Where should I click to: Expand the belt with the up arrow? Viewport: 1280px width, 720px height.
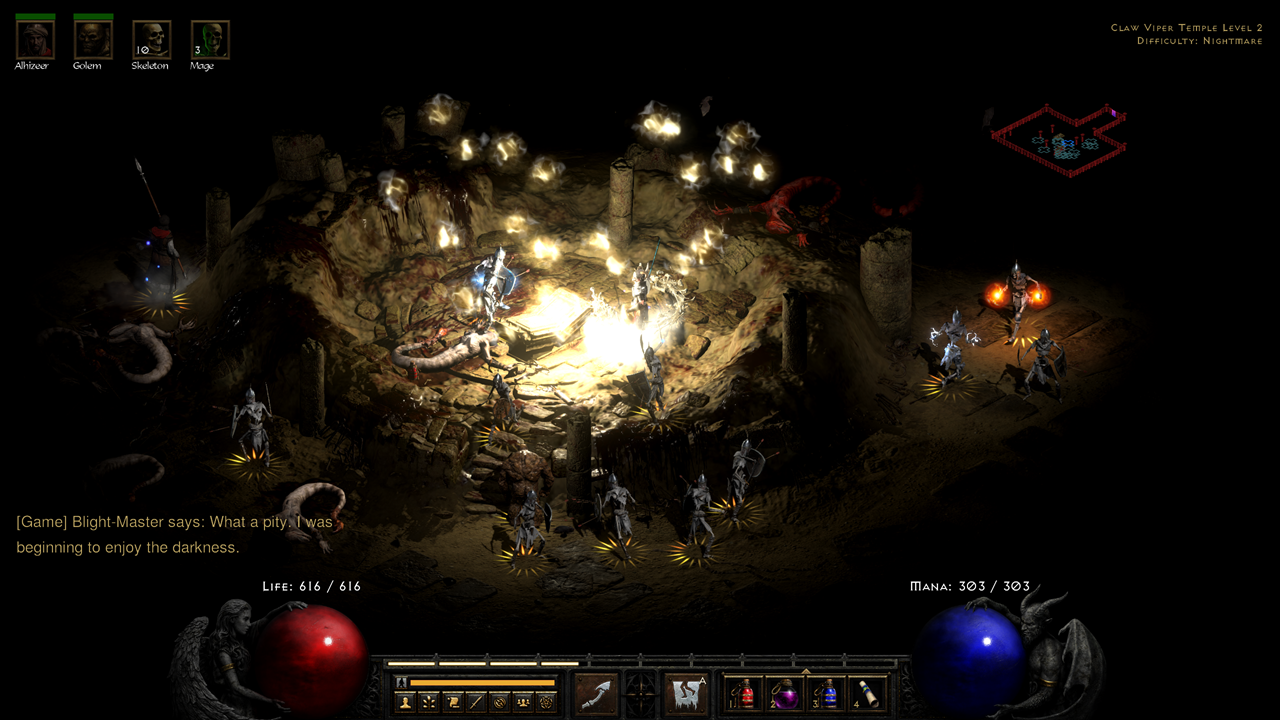pos(806,671)
